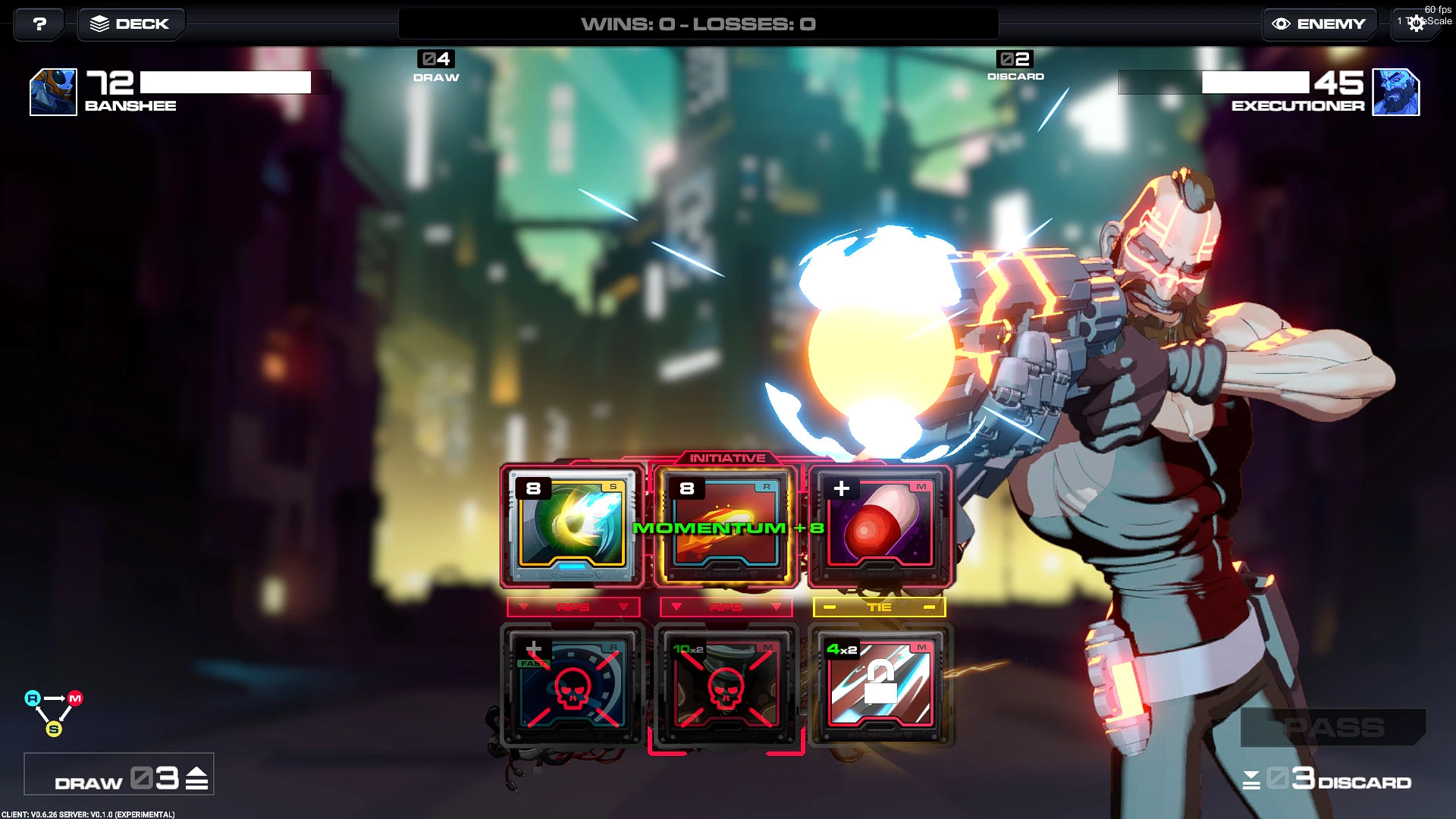
Task: Open the Deck viewer
Action: point(130,24)
